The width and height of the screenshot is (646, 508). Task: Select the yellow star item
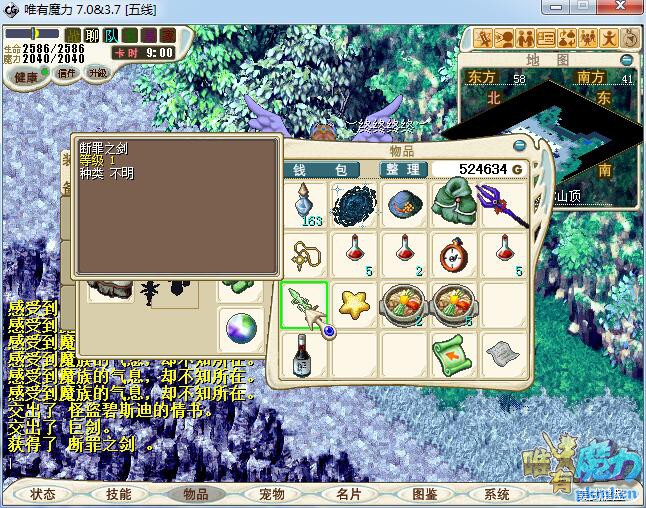[355, 302]
